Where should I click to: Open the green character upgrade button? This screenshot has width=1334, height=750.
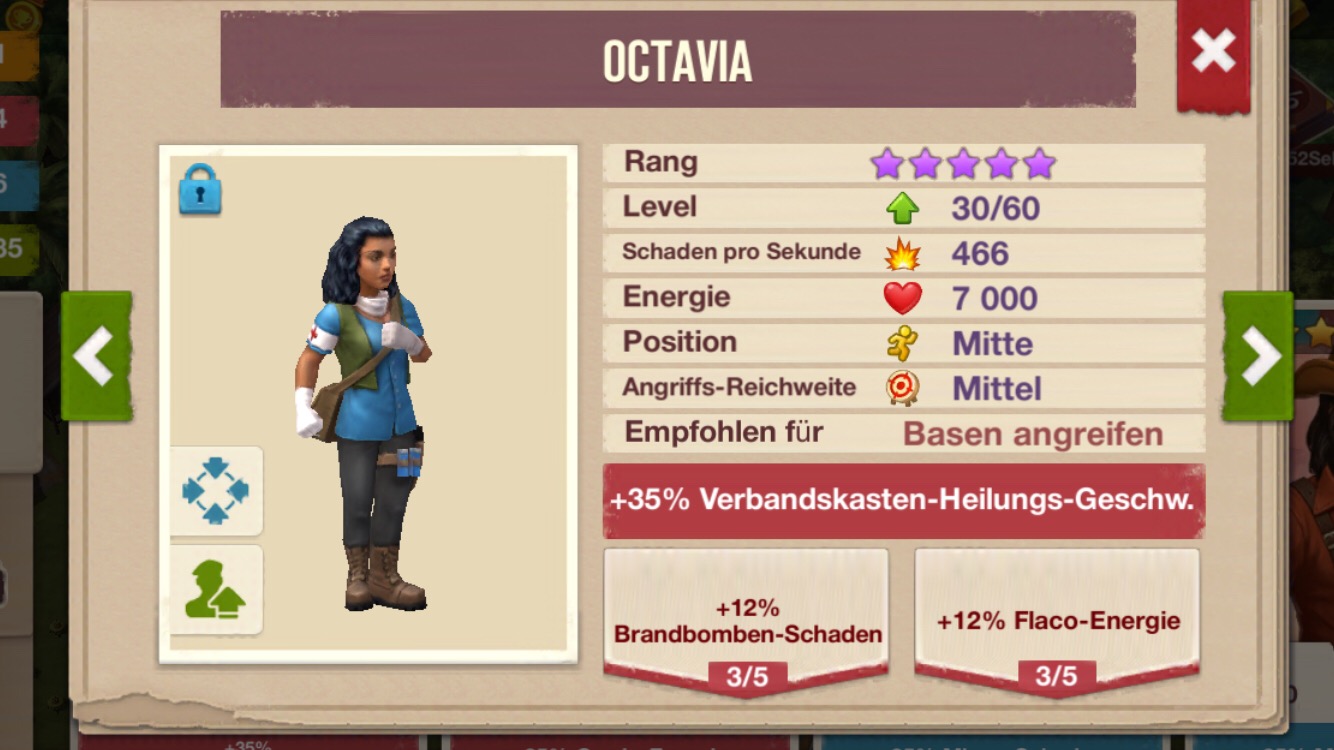click(x=215, y=590)
